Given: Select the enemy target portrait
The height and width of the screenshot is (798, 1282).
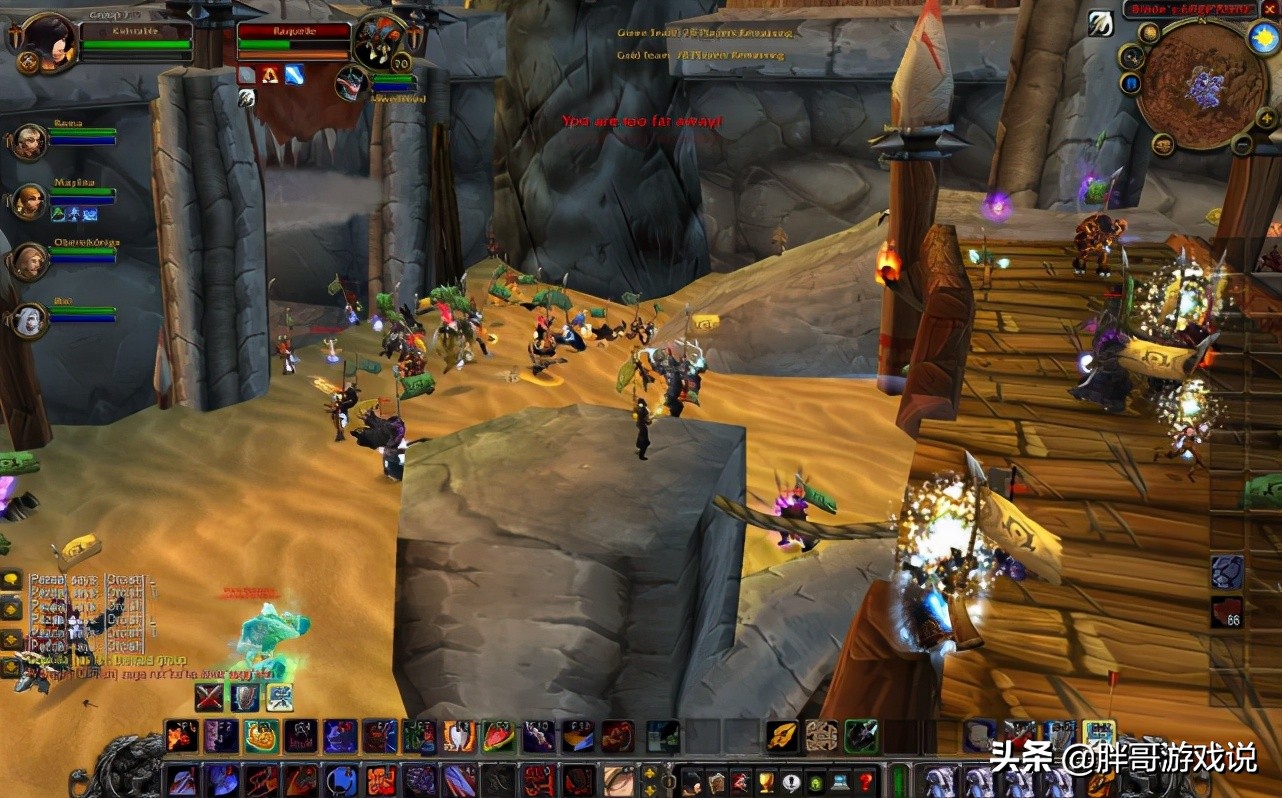Looking at the screenshot, I should pos(379,41).
